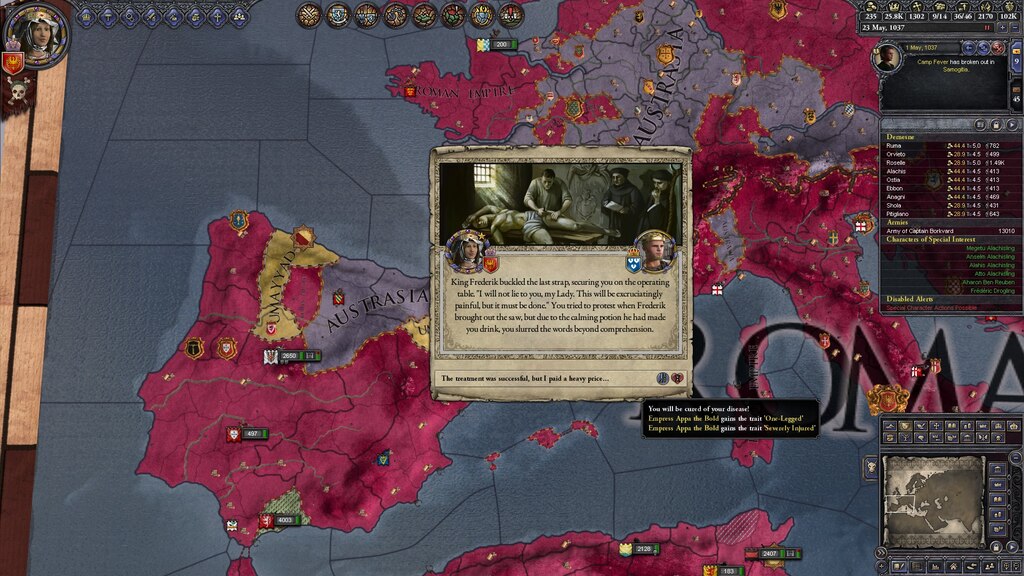Select King Frederik's portrait in the event window

pos(652,250)
